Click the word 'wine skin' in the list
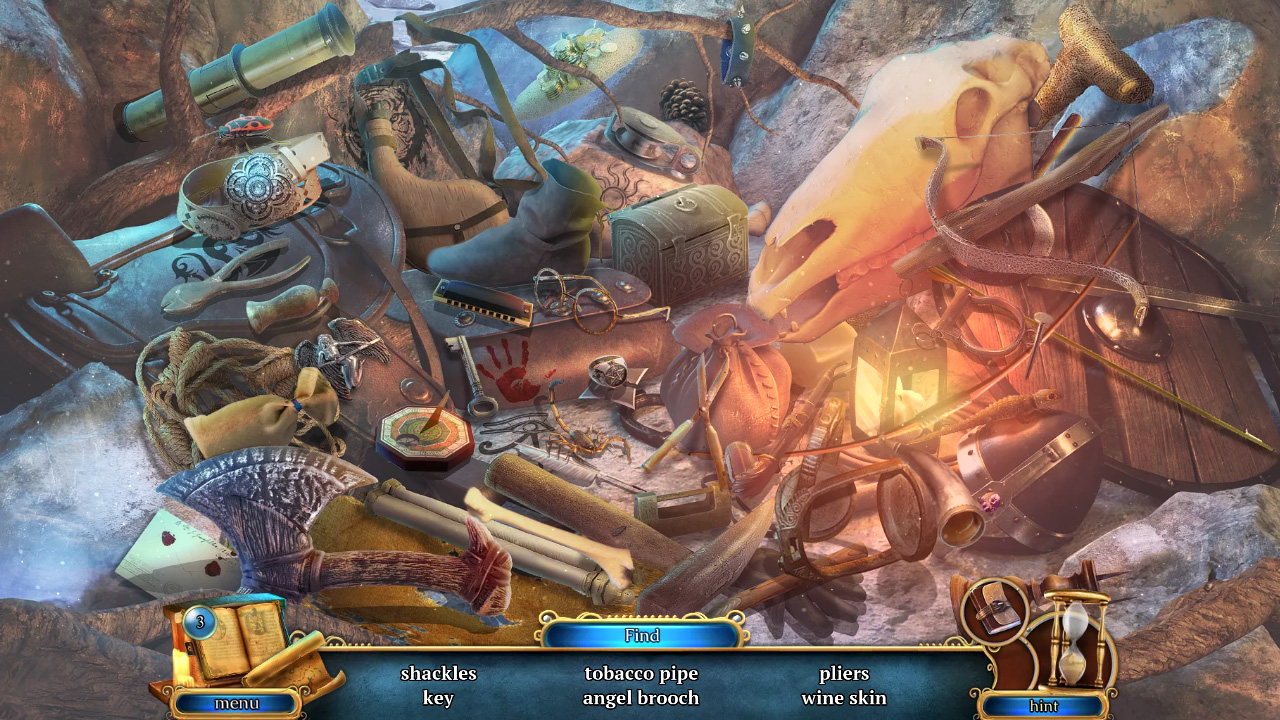The image size is (1280, 720). tap(843, 697)
